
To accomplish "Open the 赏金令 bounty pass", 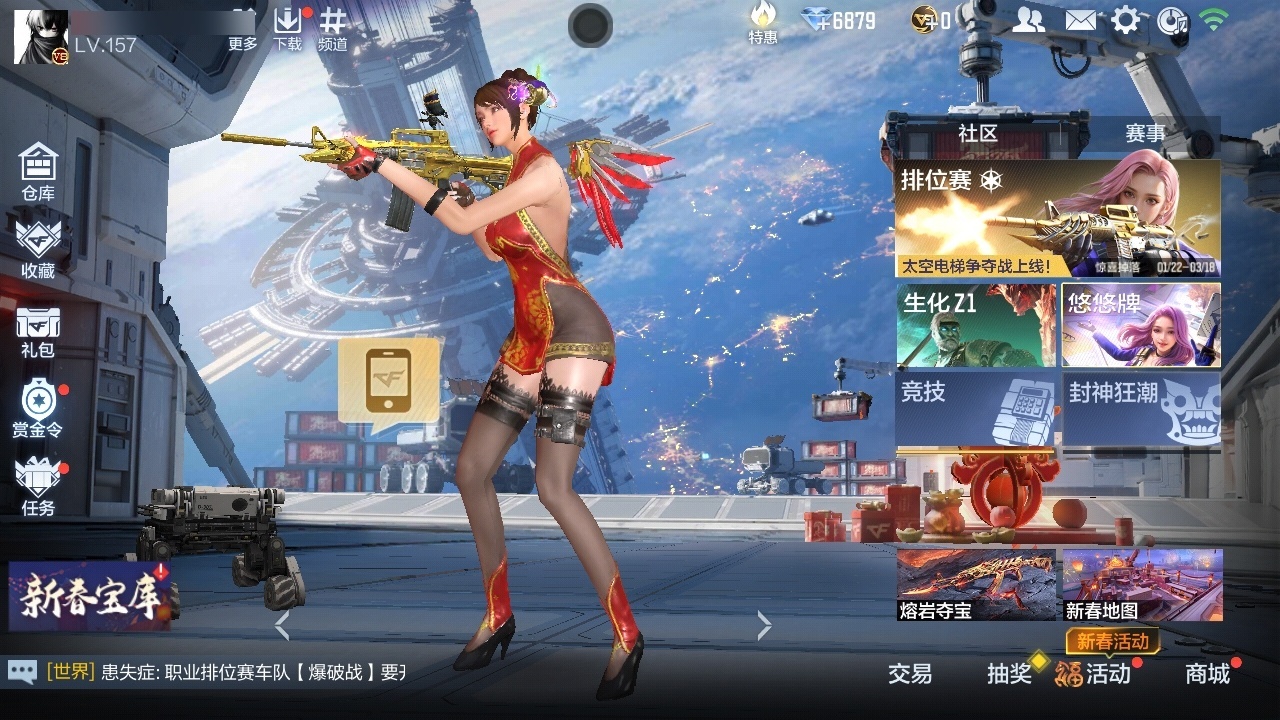I will [38, 408].
